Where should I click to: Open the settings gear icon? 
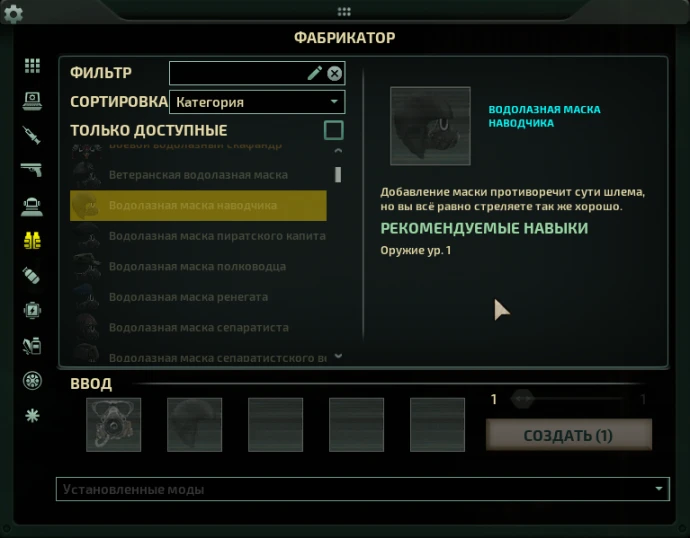[14, 14]
